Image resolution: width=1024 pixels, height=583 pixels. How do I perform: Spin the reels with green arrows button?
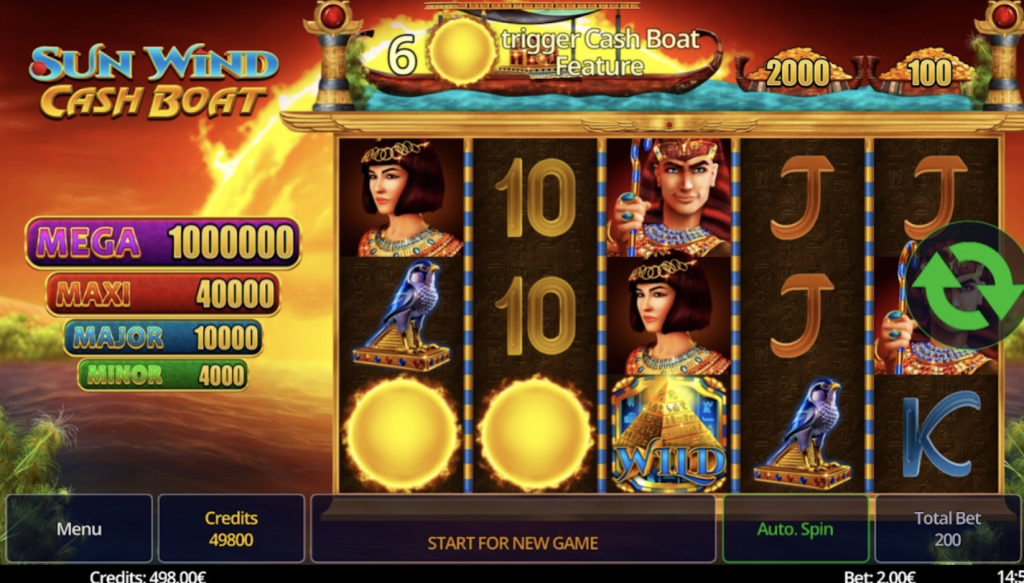click(x=967, y=286)
